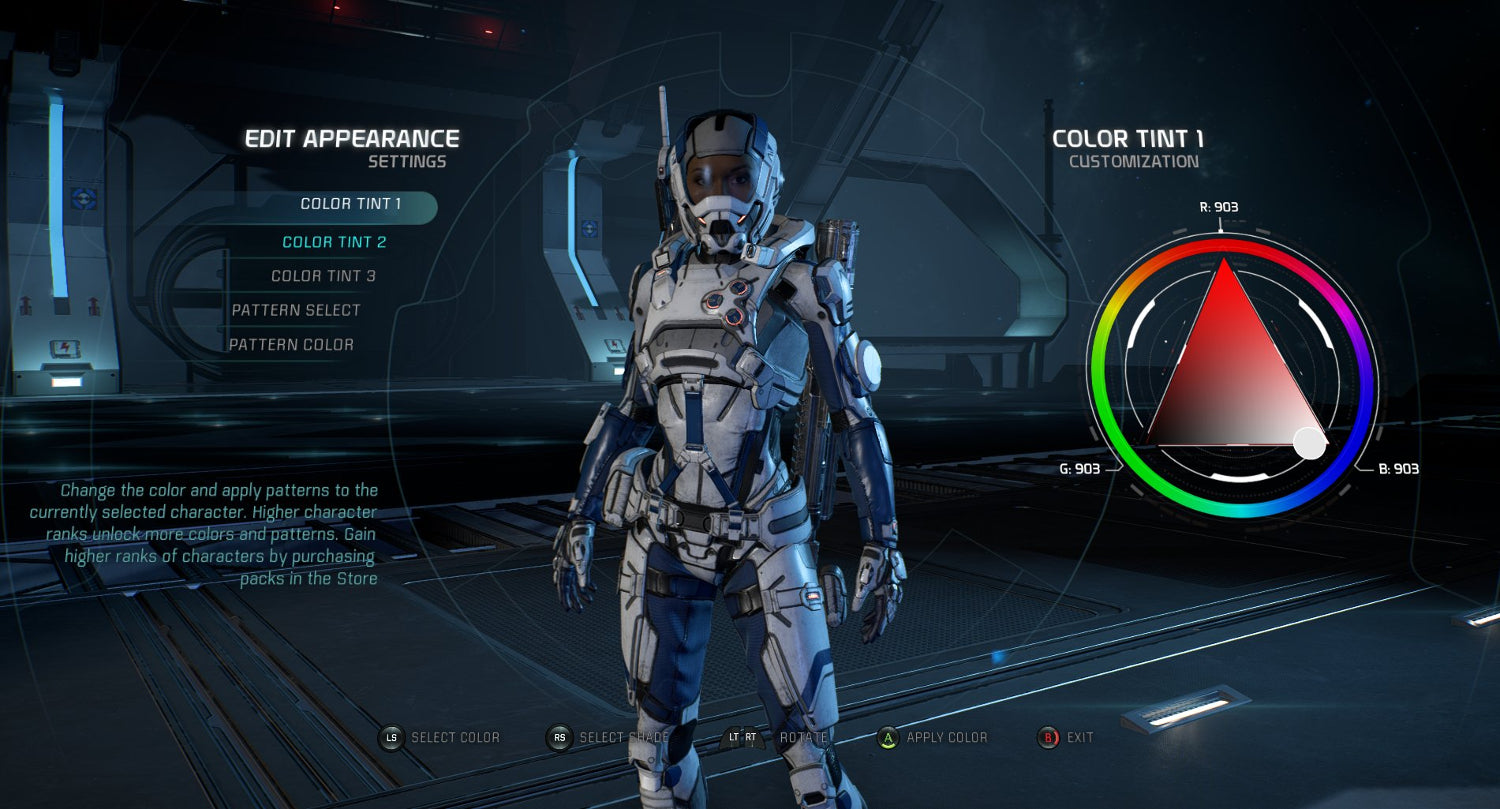This screenshot has width=1500, height=809.
Task: Click the RS stick icon for Select Shade
Action: tap(558, 737)
